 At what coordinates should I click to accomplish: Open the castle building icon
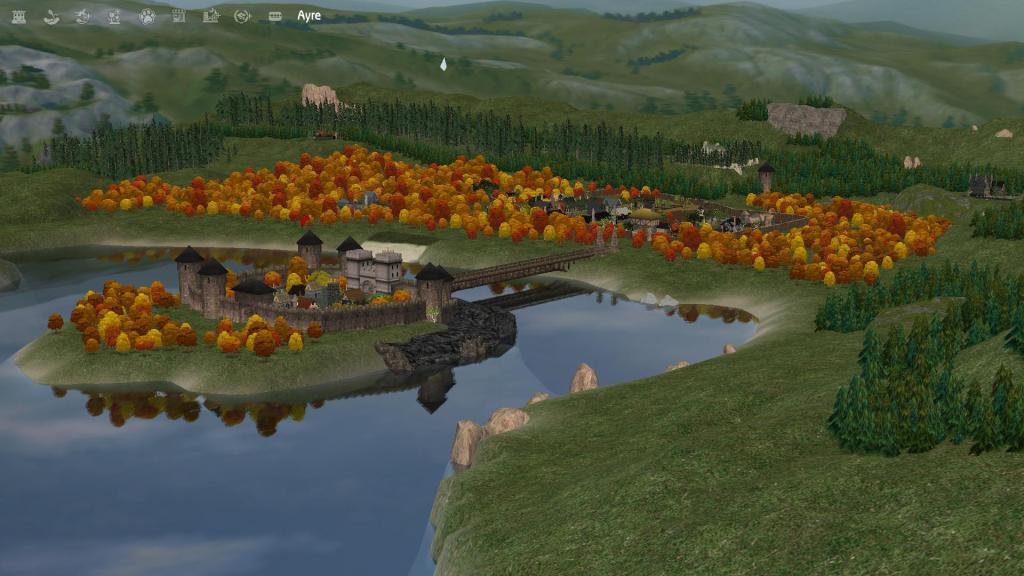(x=18, y=16)
